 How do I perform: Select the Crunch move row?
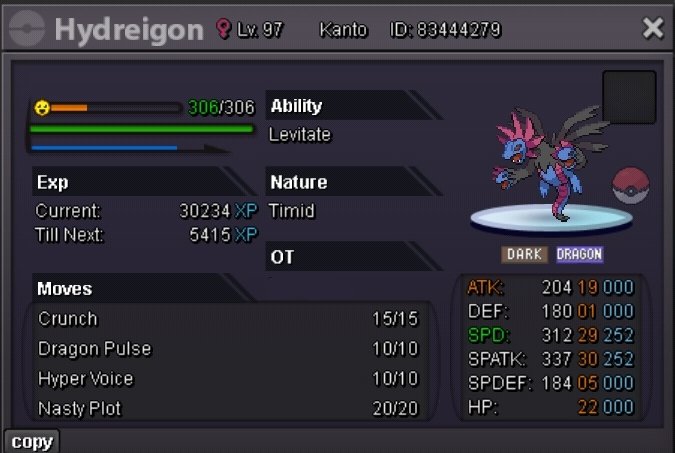pyautogui.click(x=228, y=319)
